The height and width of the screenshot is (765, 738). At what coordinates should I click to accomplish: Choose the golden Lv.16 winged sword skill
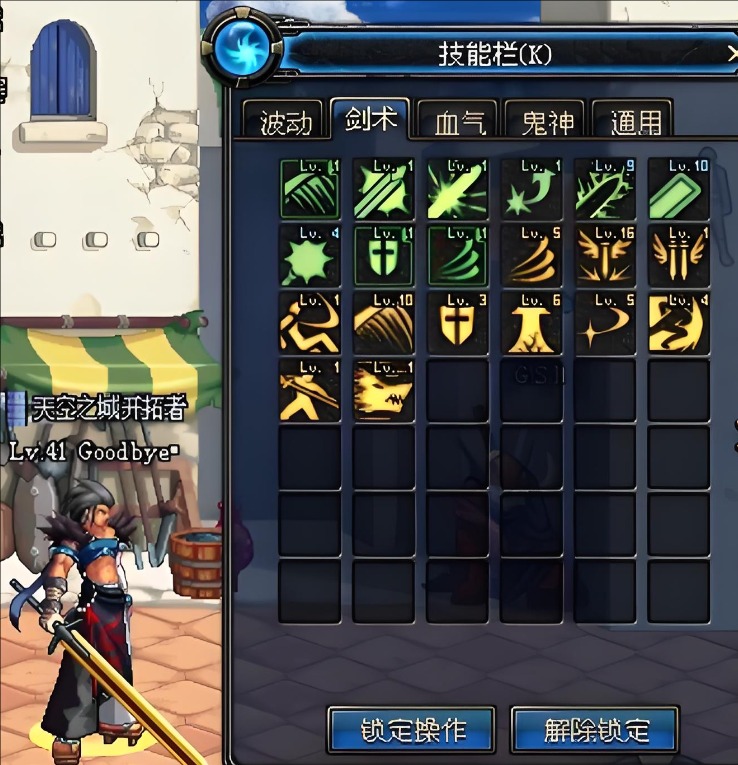coord(605,256)
